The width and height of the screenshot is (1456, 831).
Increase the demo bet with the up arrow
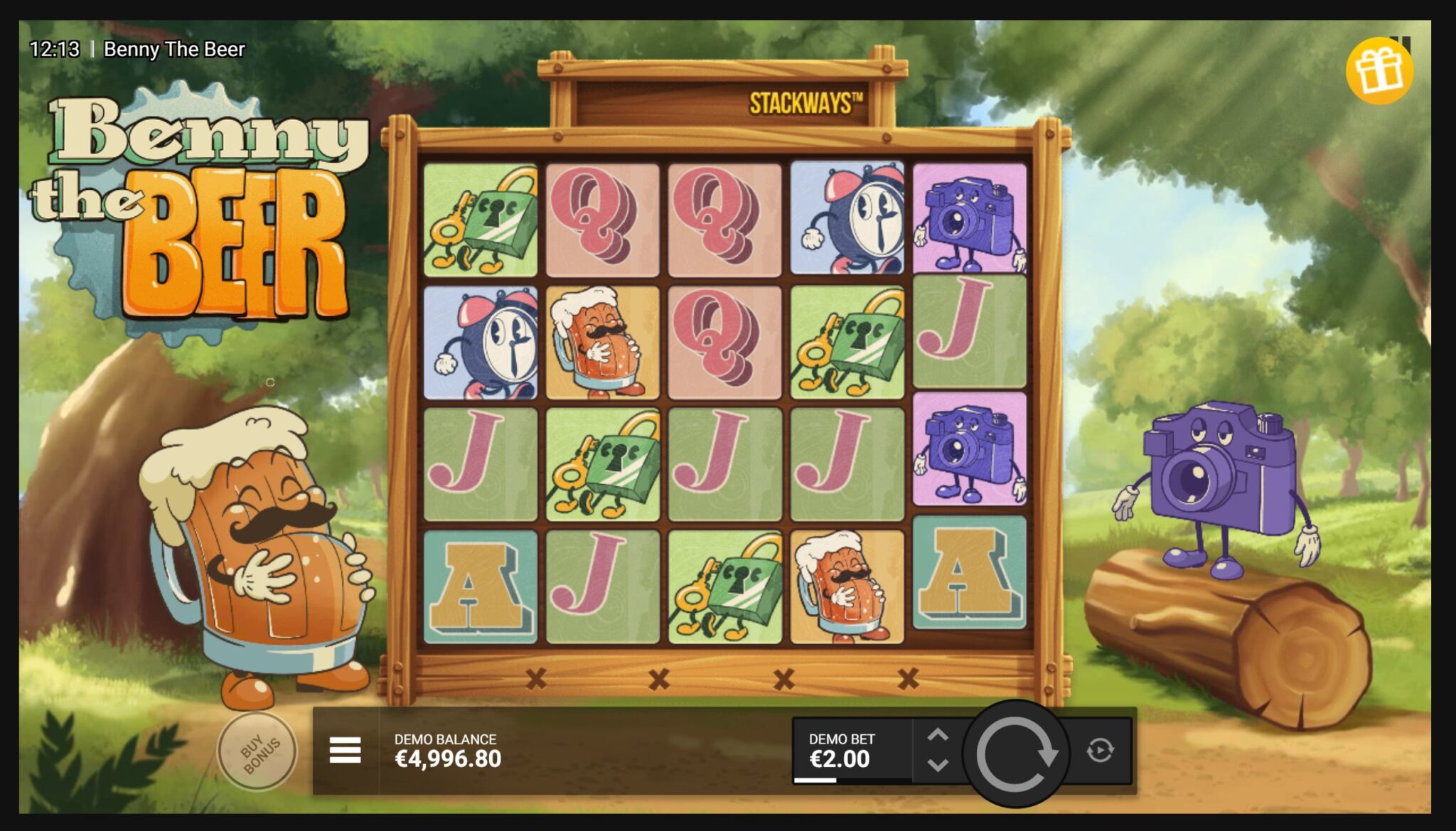pos(938,736)
